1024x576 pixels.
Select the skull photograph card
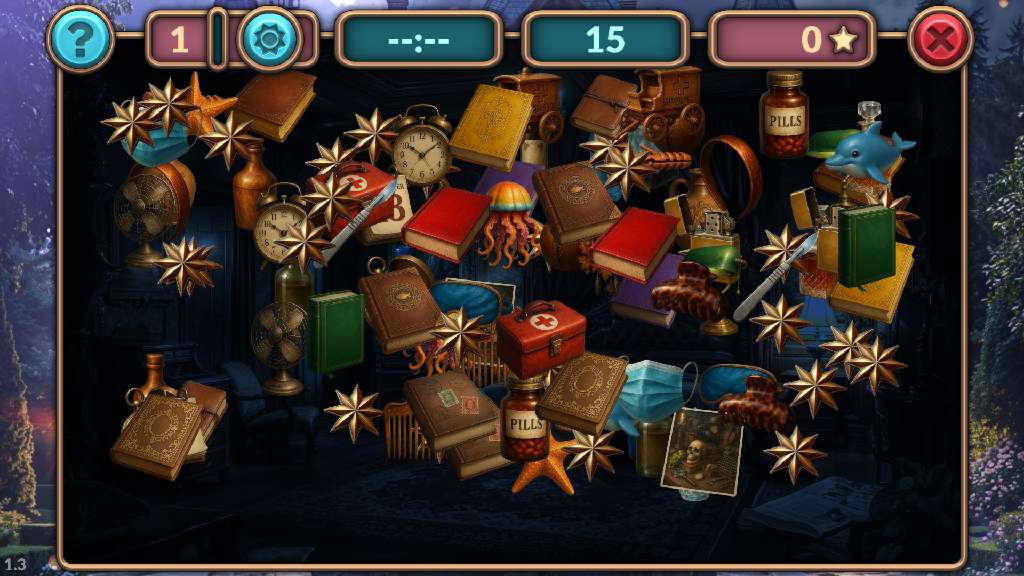pos(701,450)
